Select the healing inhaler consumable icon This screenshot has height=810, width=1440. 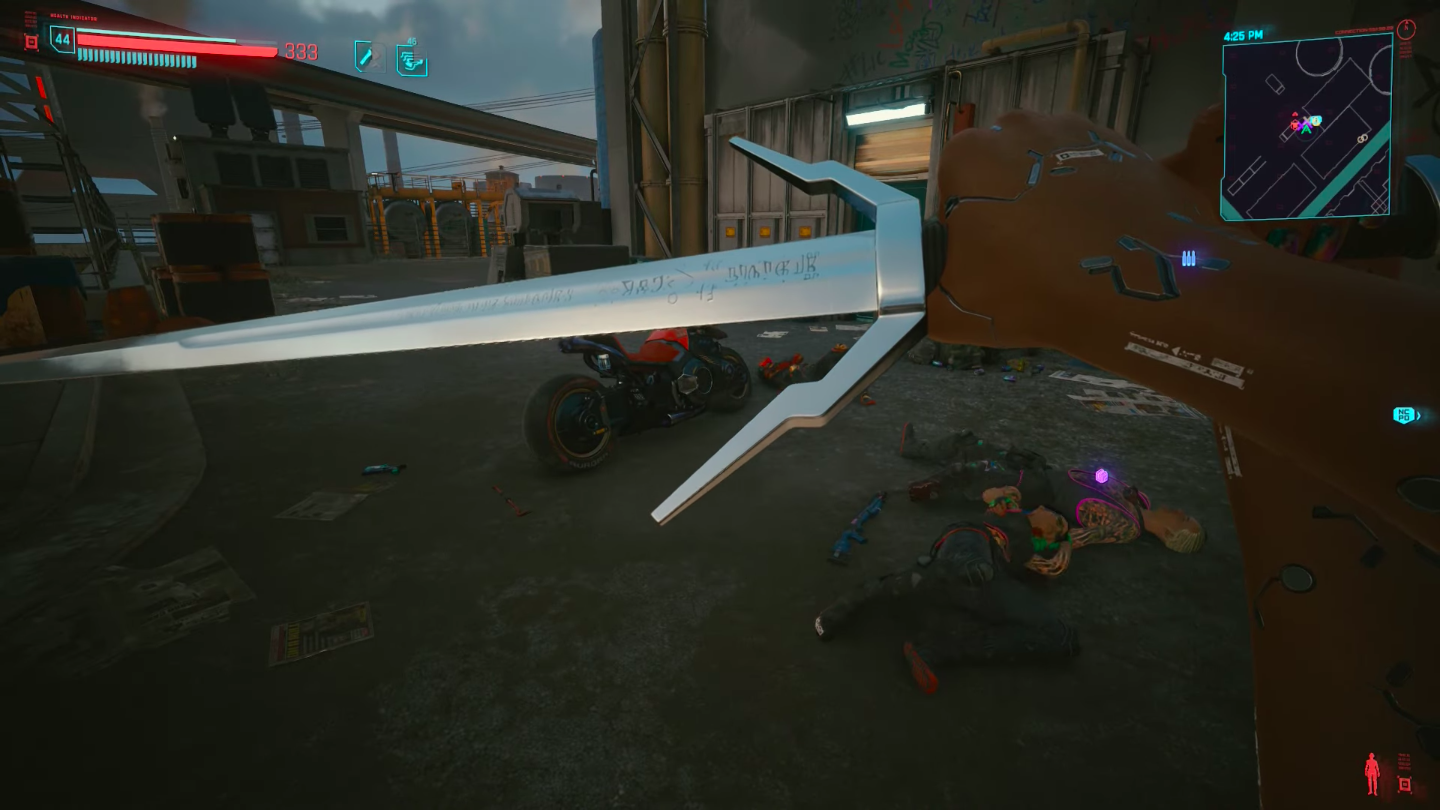tap(370, 57)
